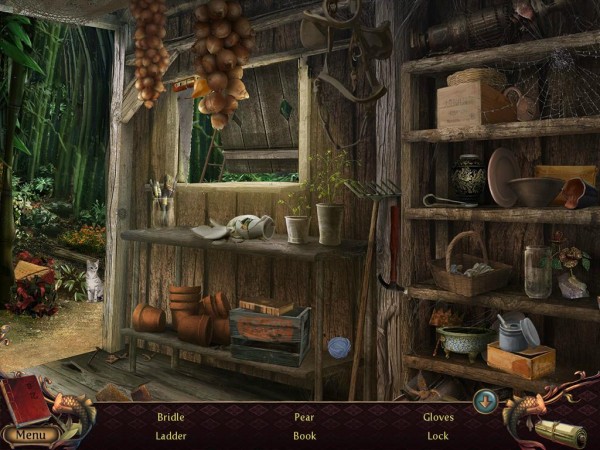This screenshot has width=600, height=450.
Task: Select the Book entry in the item list
Action: click(305, 436)
